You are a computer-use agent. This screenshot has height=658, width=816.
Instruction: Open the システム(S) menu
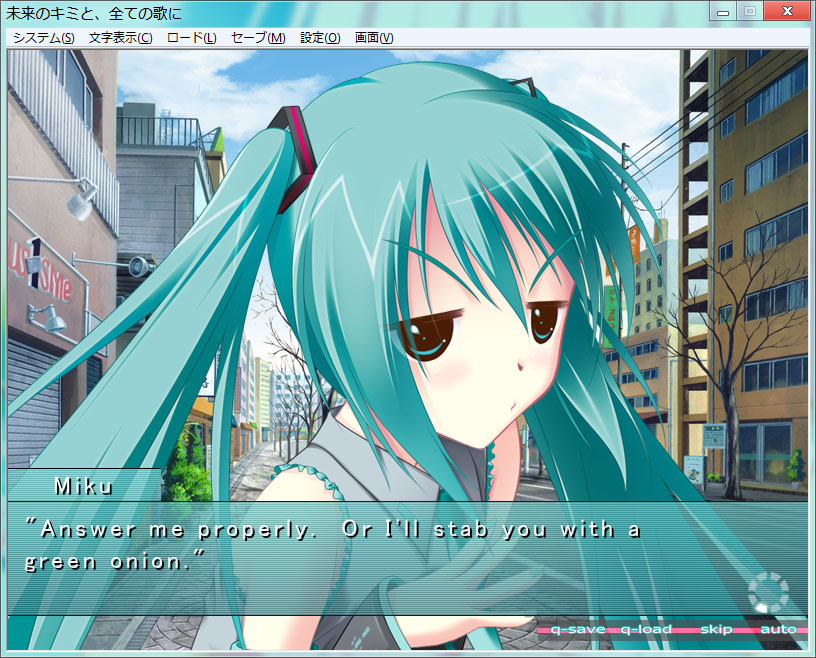[43, 38]
